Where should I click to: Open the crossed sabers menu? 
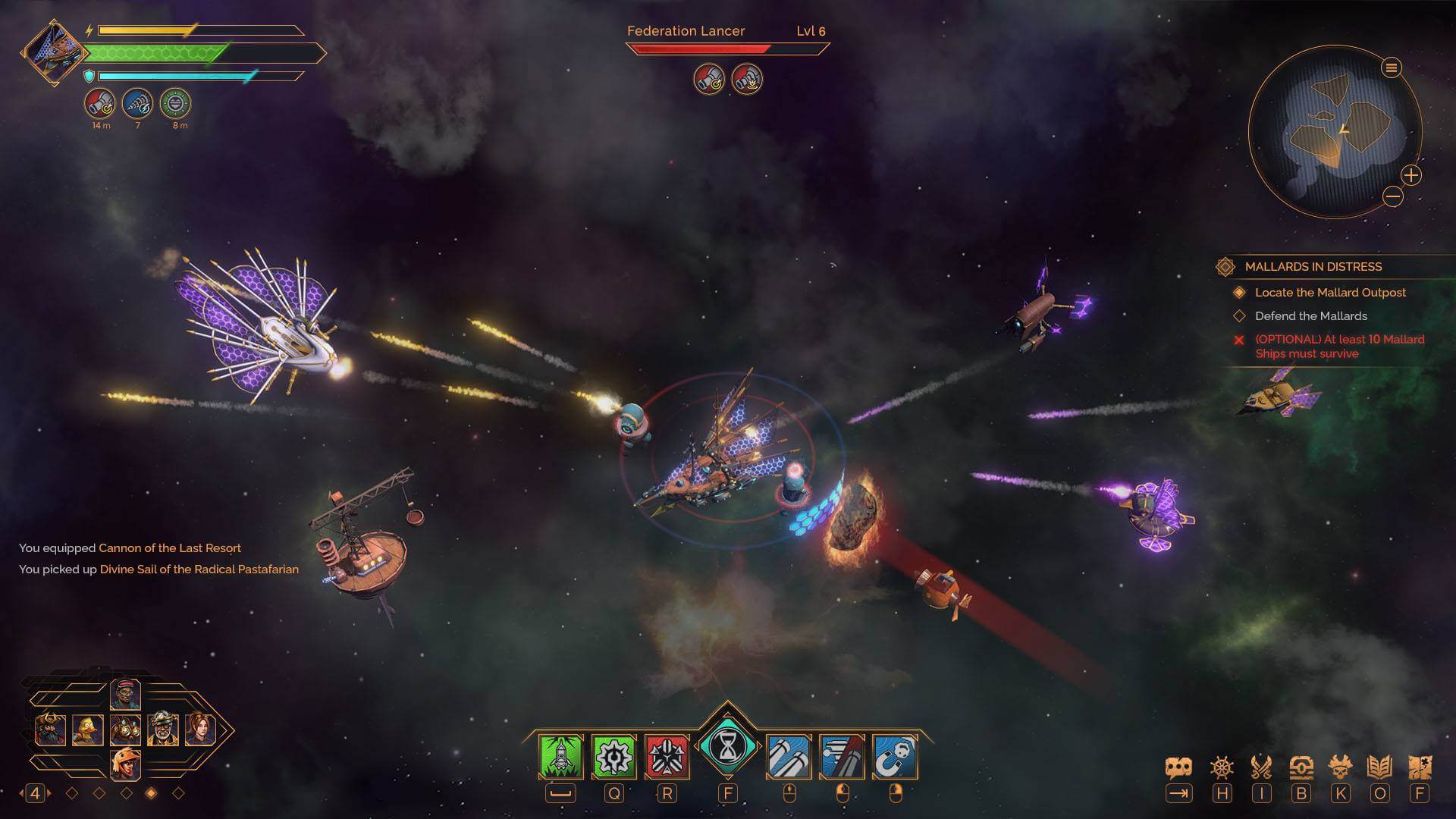point(1261,767)
